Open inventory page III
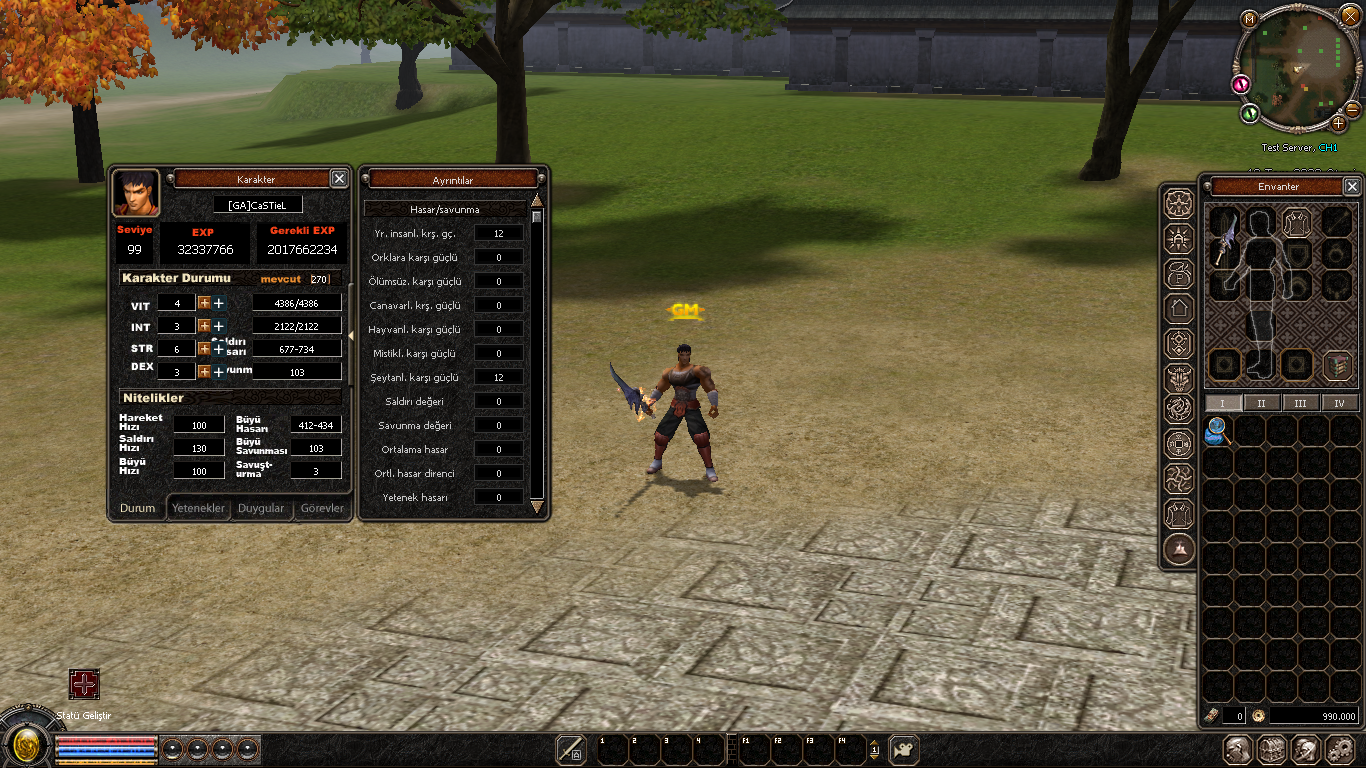Screen dimensions: 1366x768 coord(1300,403)
